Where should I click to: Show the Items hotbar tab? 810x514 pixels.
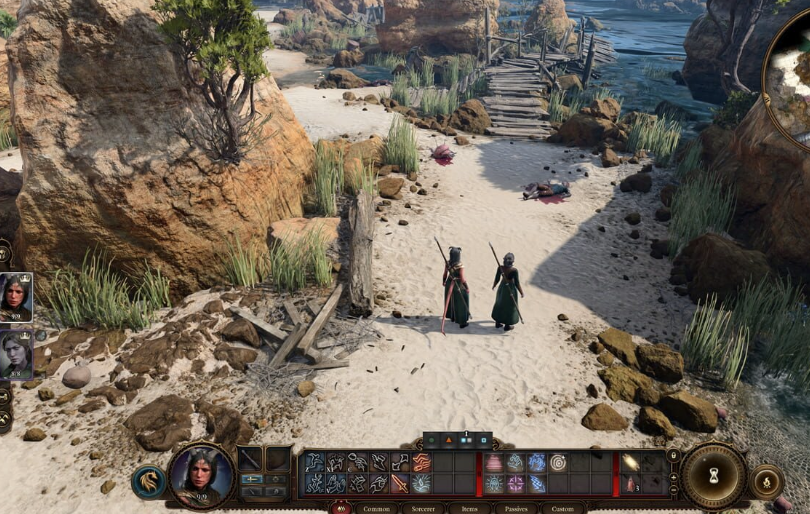coord(469,508)
